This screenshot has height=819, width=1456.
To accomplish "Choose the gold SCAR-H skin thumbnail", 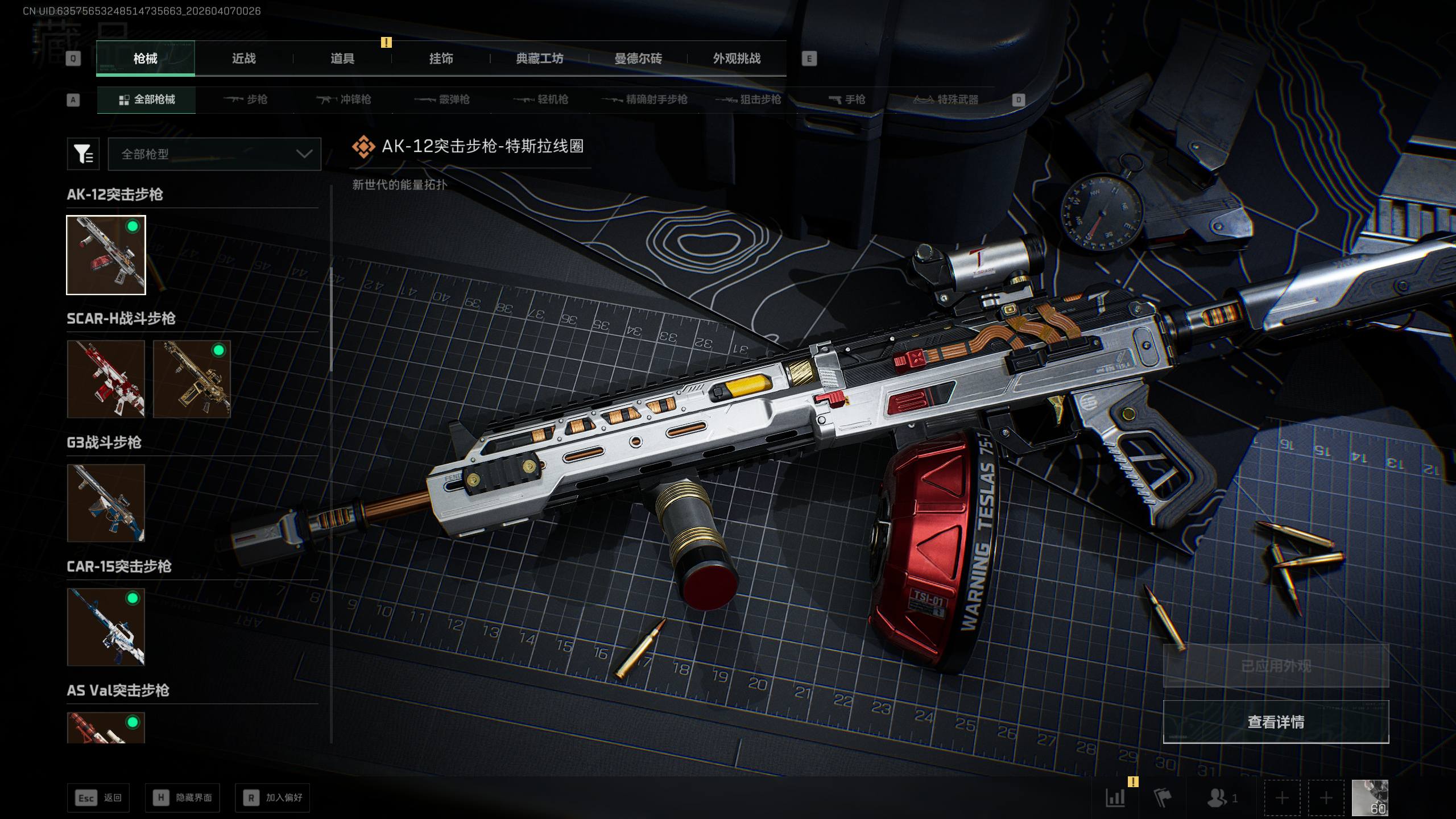I will (192, 379).
